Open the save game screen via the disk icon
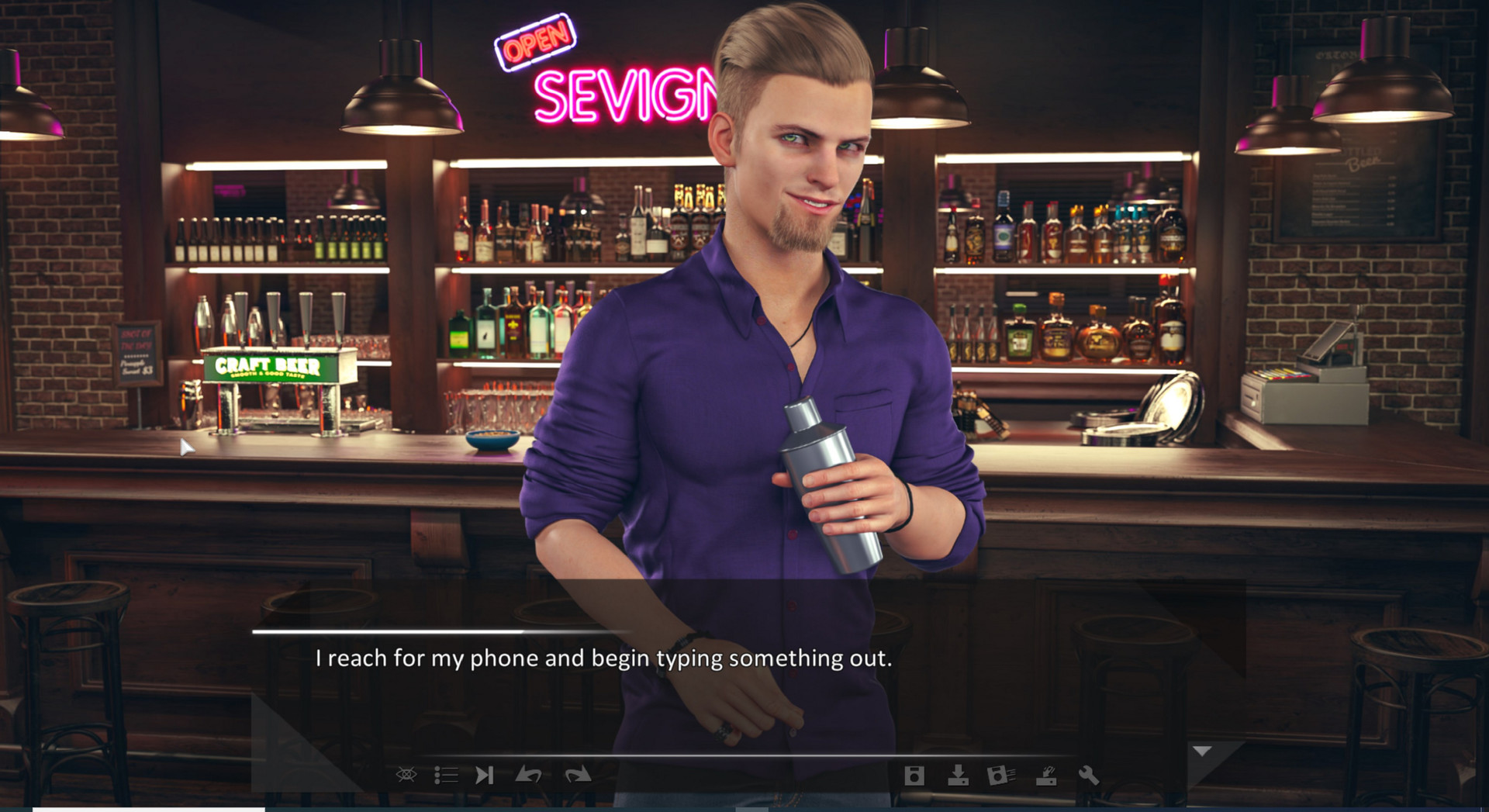1489x812 pixels. pos(915,775)
